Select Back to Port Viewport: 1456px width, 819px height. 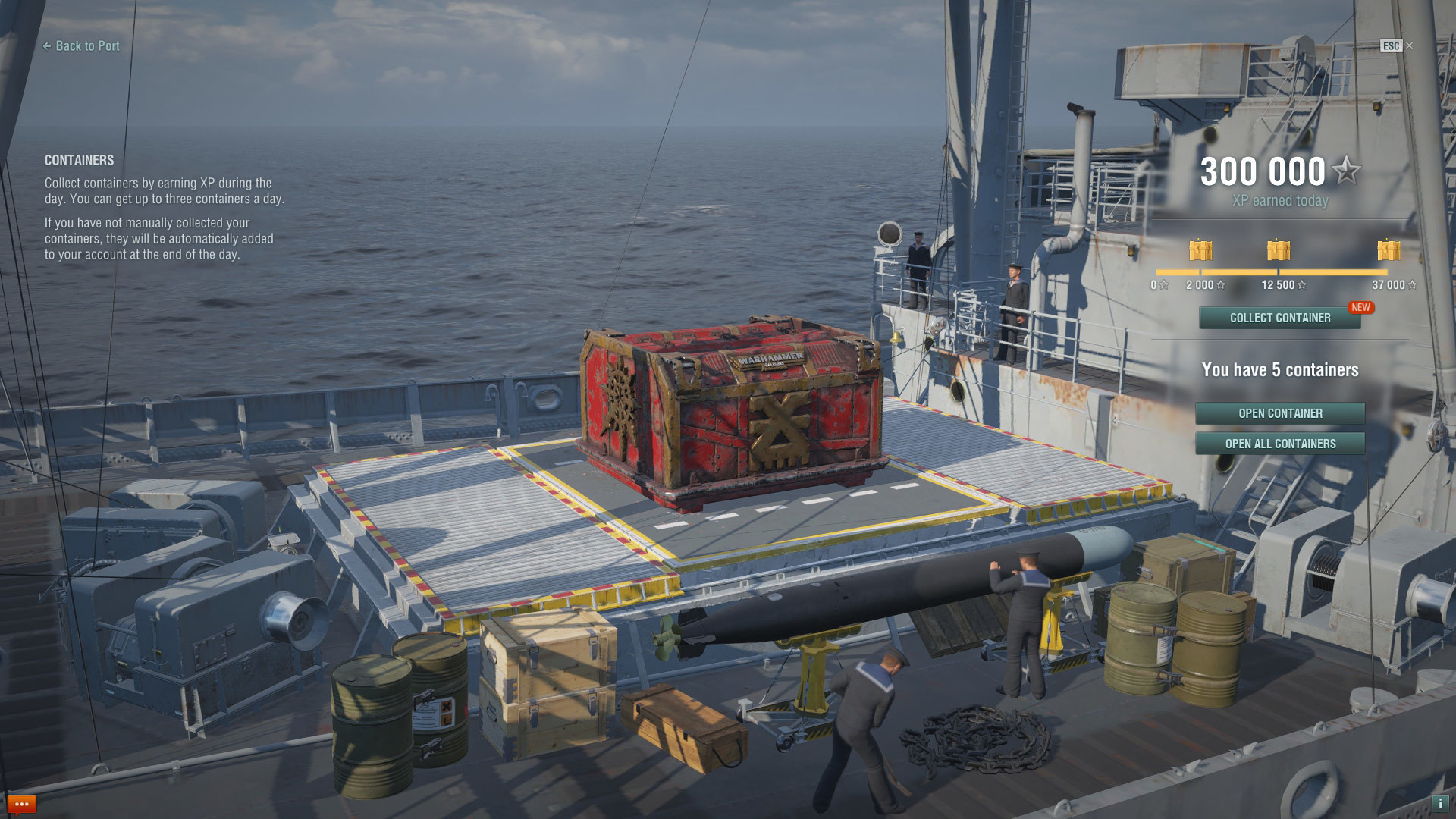(81, 46)
